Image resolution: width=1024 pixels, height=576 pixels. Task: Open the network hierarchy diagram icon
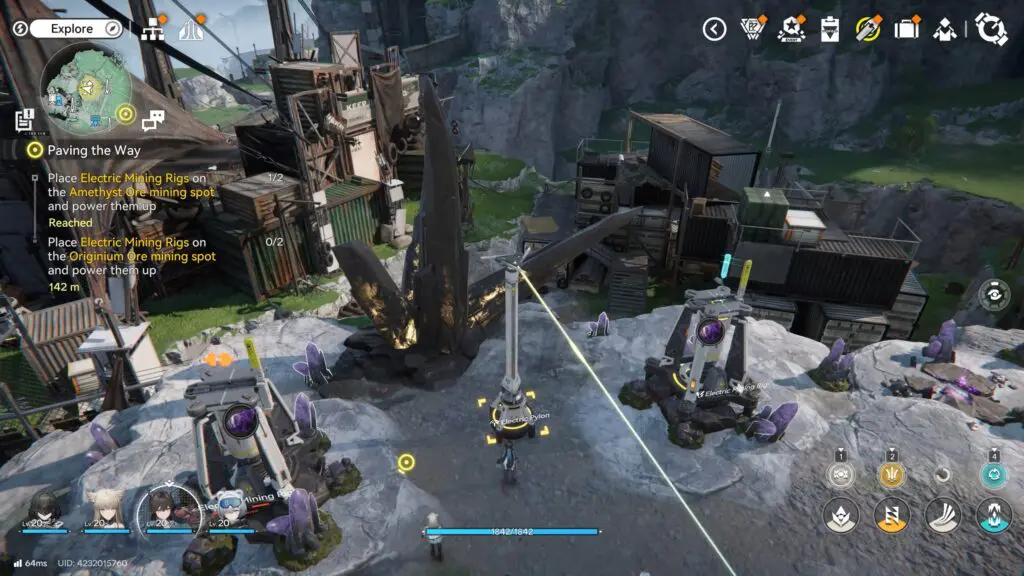[x=152, y=30]
